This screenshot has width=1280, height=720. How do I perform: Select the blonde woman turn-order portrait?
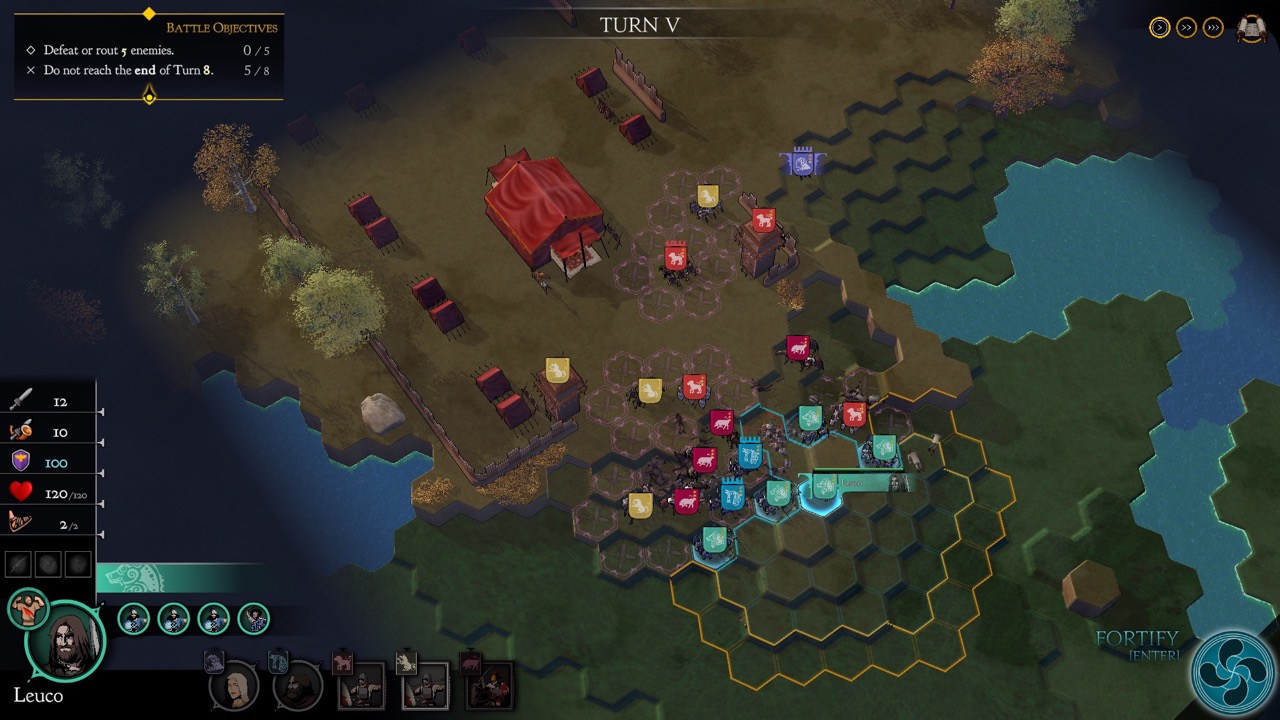pyautogui.click(x=235, y=687)
